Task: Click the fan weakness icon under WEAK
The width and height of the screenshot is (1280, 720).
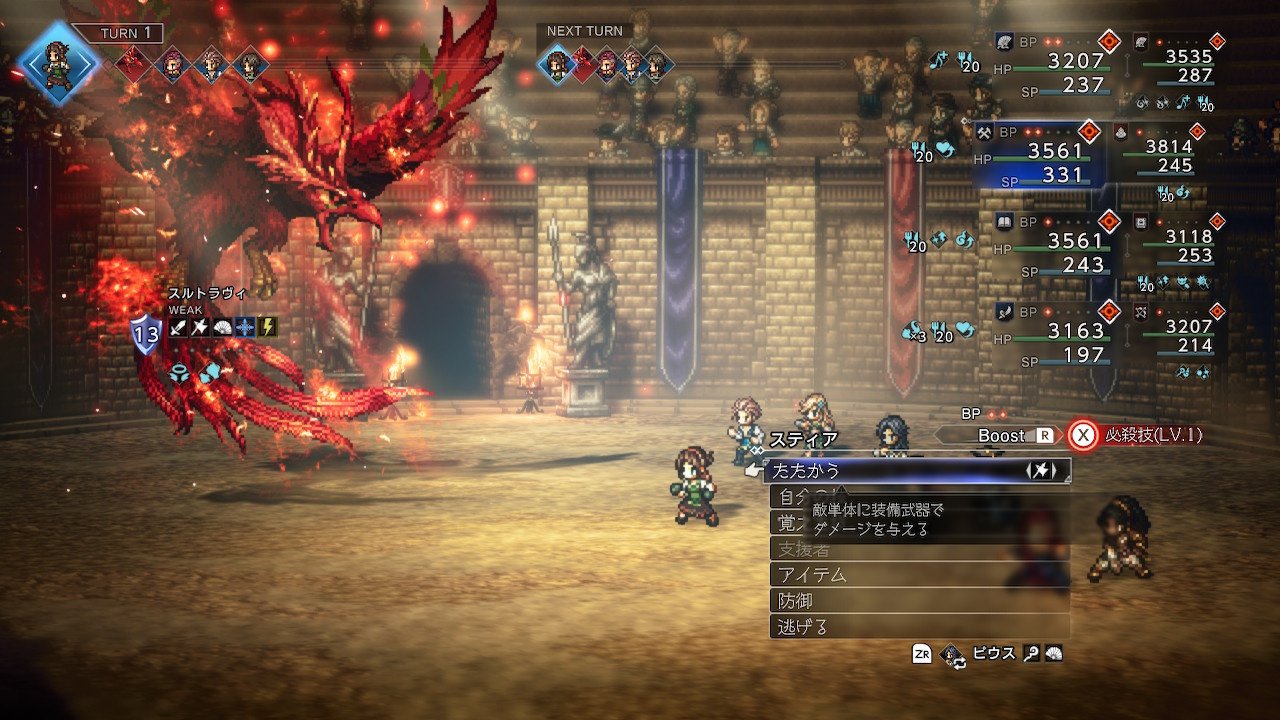Action: [222, 326]
